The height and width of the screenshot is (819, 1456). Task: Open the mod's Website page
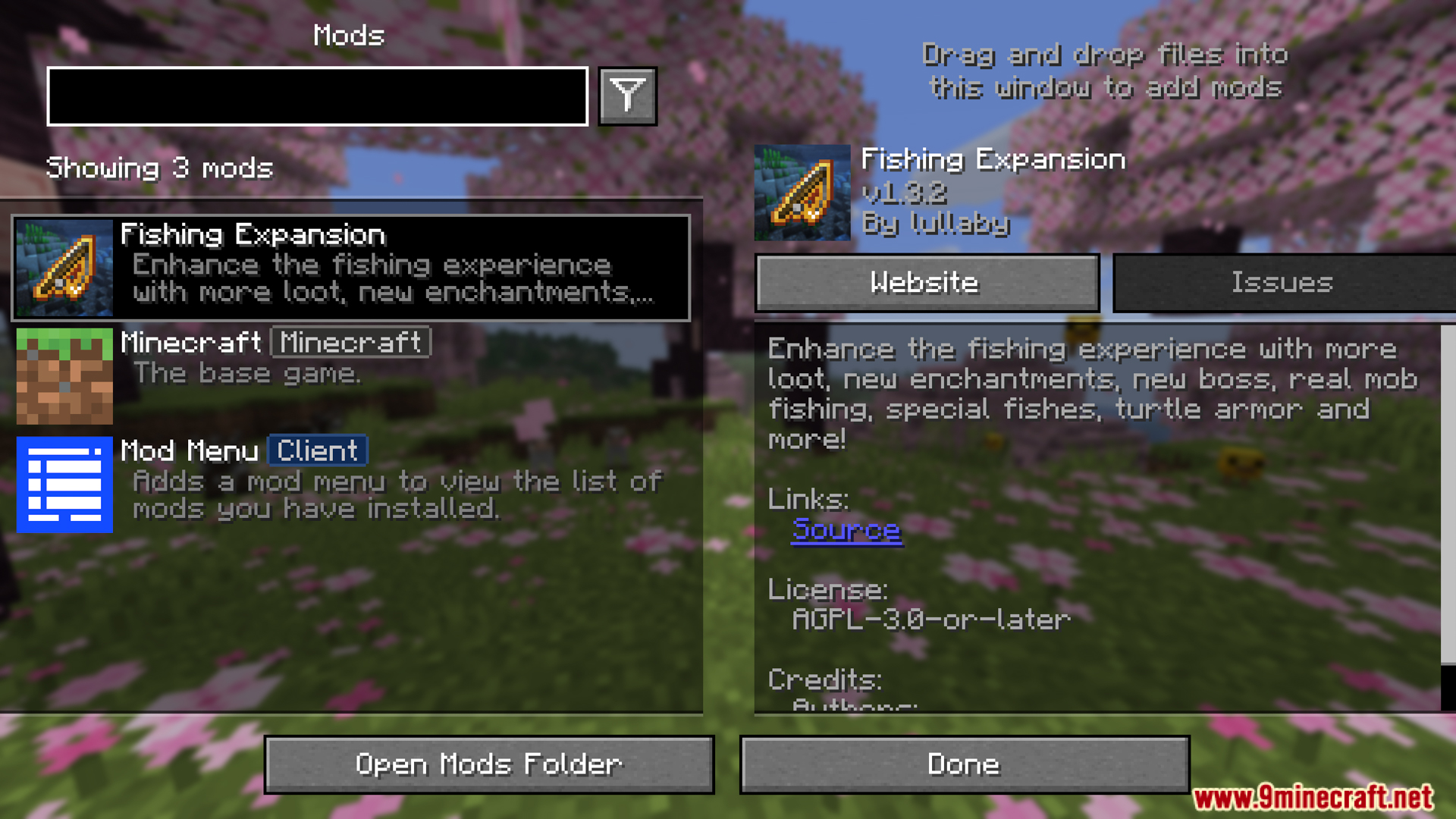pos(926,282)
